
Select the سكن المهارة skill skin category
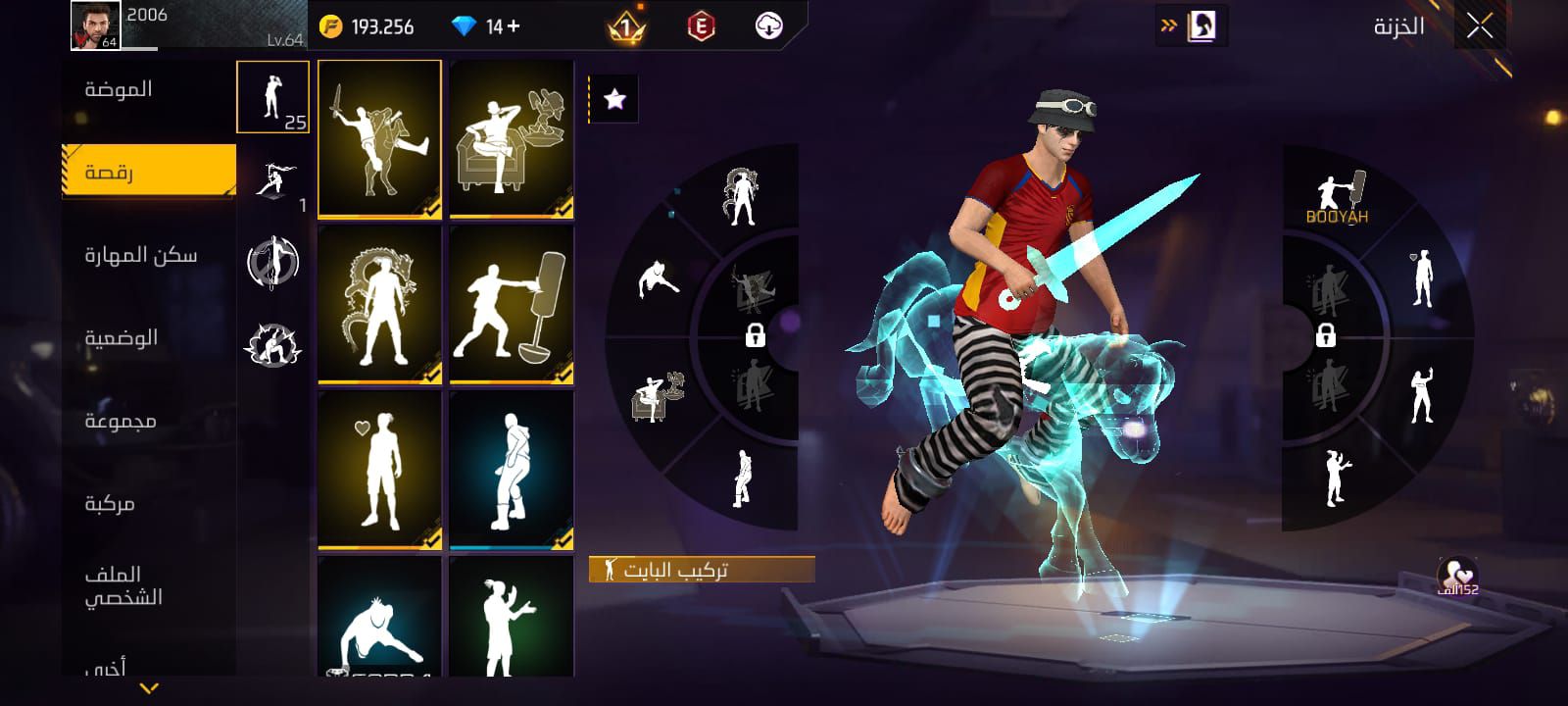[x=140, y=256]
